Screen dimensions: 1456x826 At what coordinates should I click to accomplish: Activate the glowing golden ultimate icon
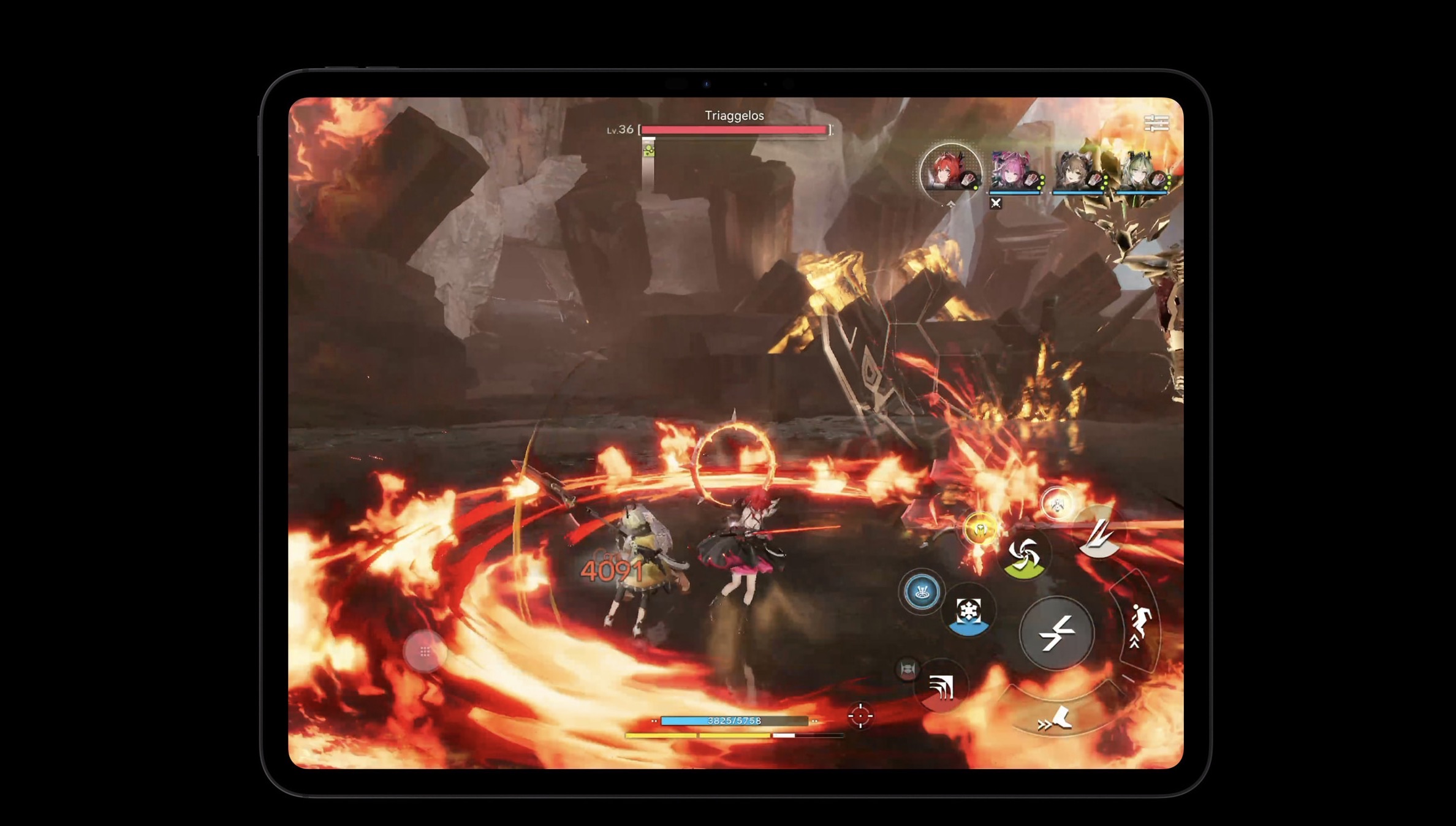click(979, 529)
